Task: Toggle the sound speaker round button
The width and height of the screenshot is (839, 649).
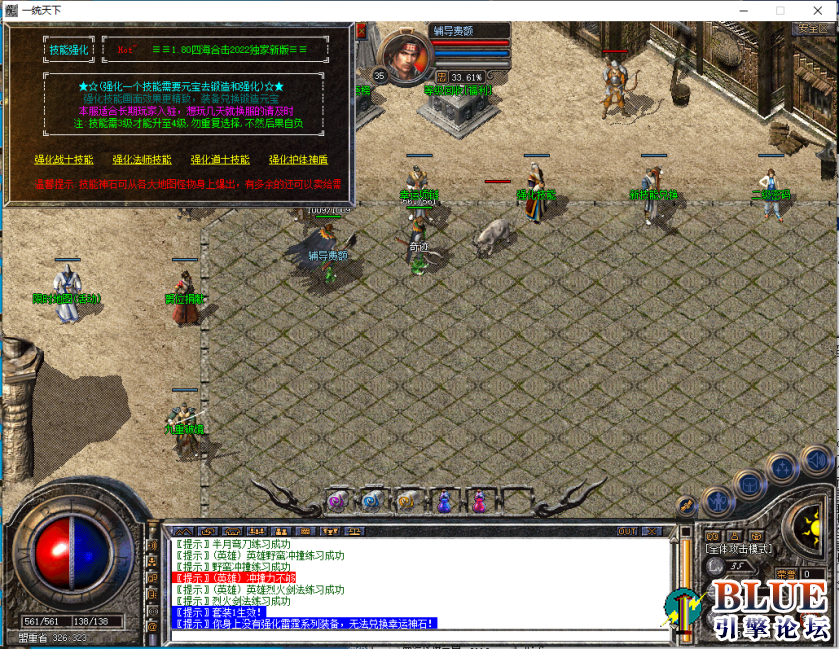Action: click(816, 463)
